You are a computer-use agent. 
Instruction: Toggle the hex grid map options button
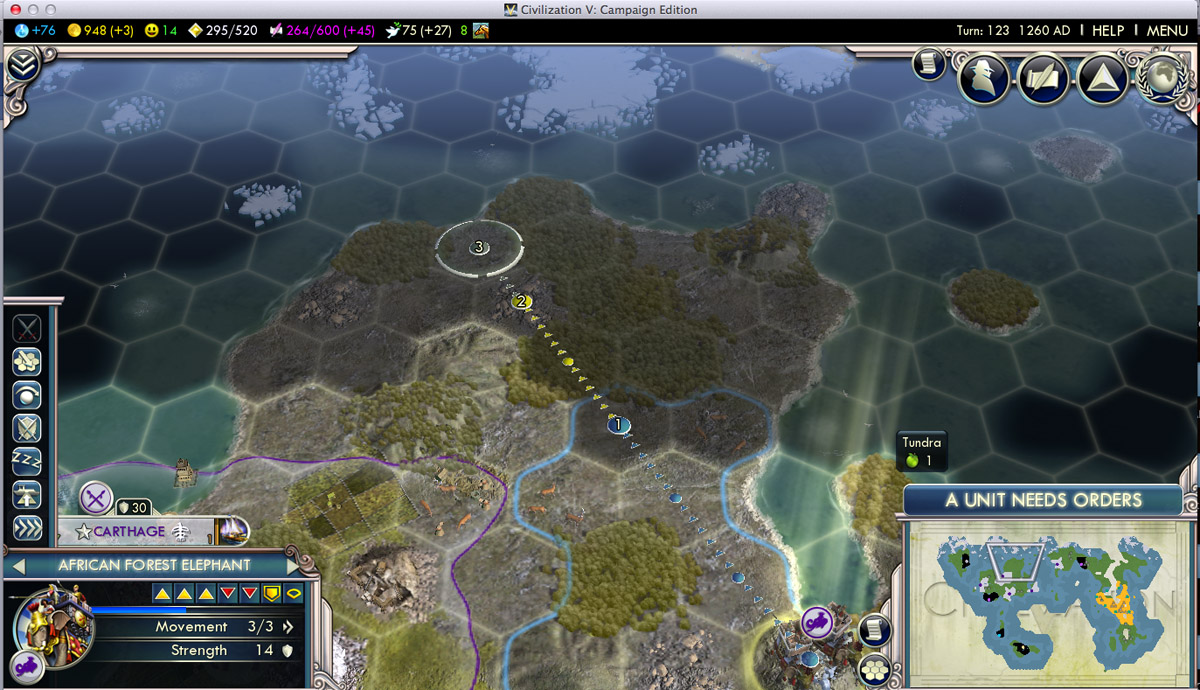pos(875,667)
